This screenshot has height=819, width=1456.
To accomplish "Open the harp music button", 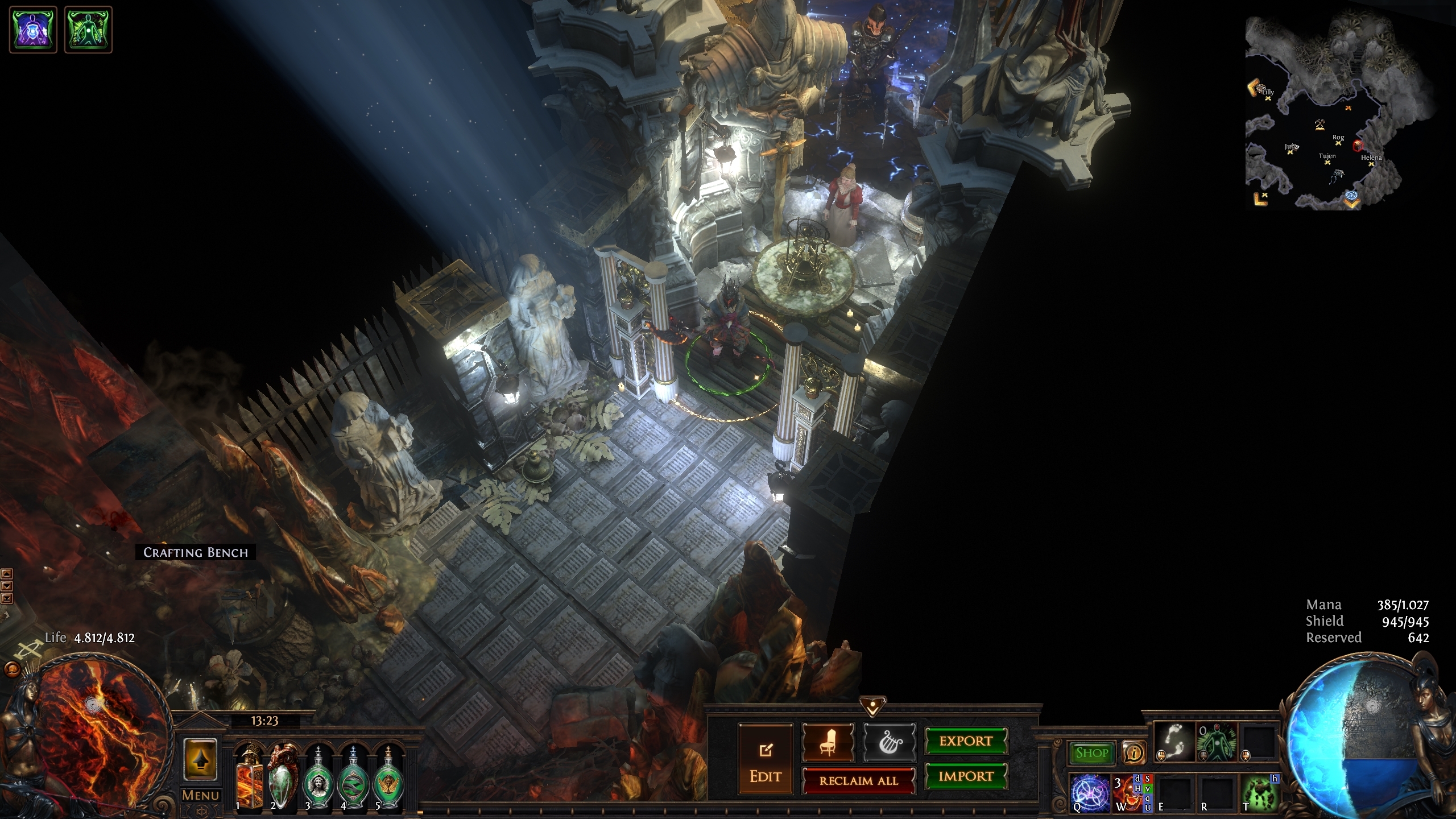I will coord(889,742).
